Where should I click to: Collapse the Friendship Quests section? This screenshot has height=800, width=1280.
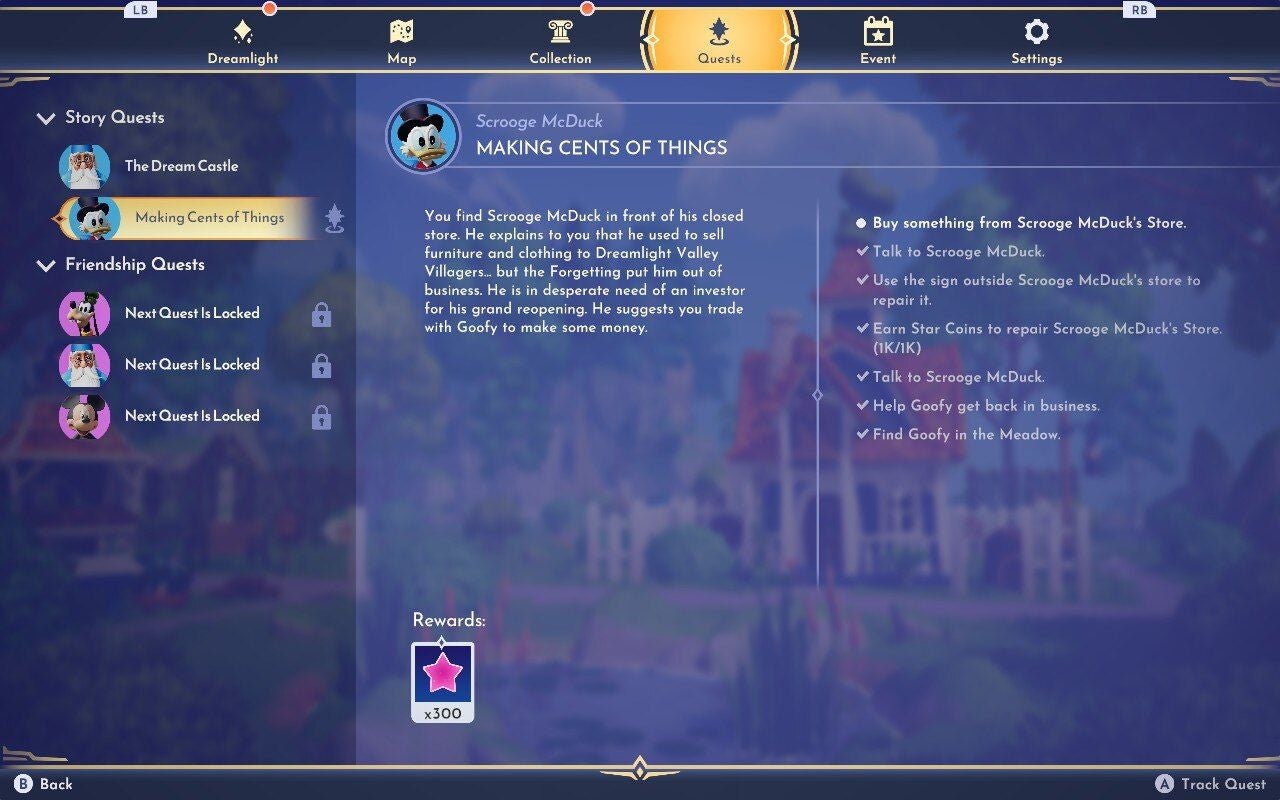(46, 264)
